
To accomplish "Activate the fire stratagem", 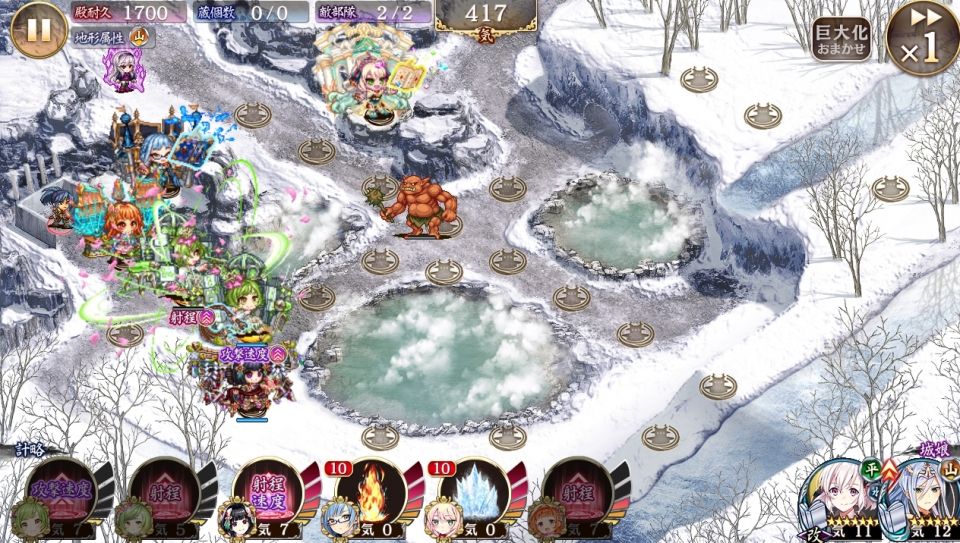I will (x=369, y=495).
